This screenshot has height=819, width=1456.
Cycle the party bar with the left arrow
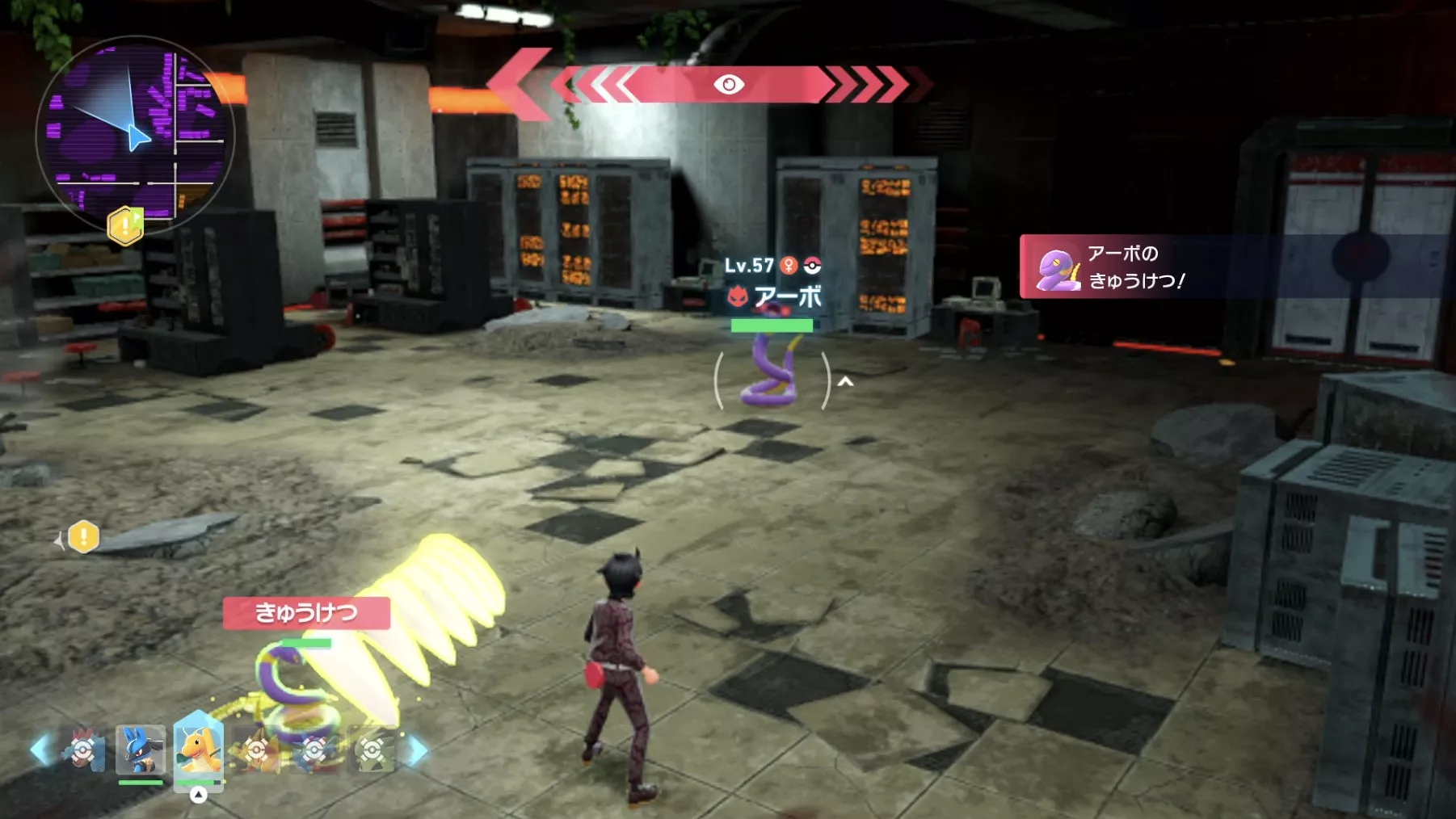40,750
